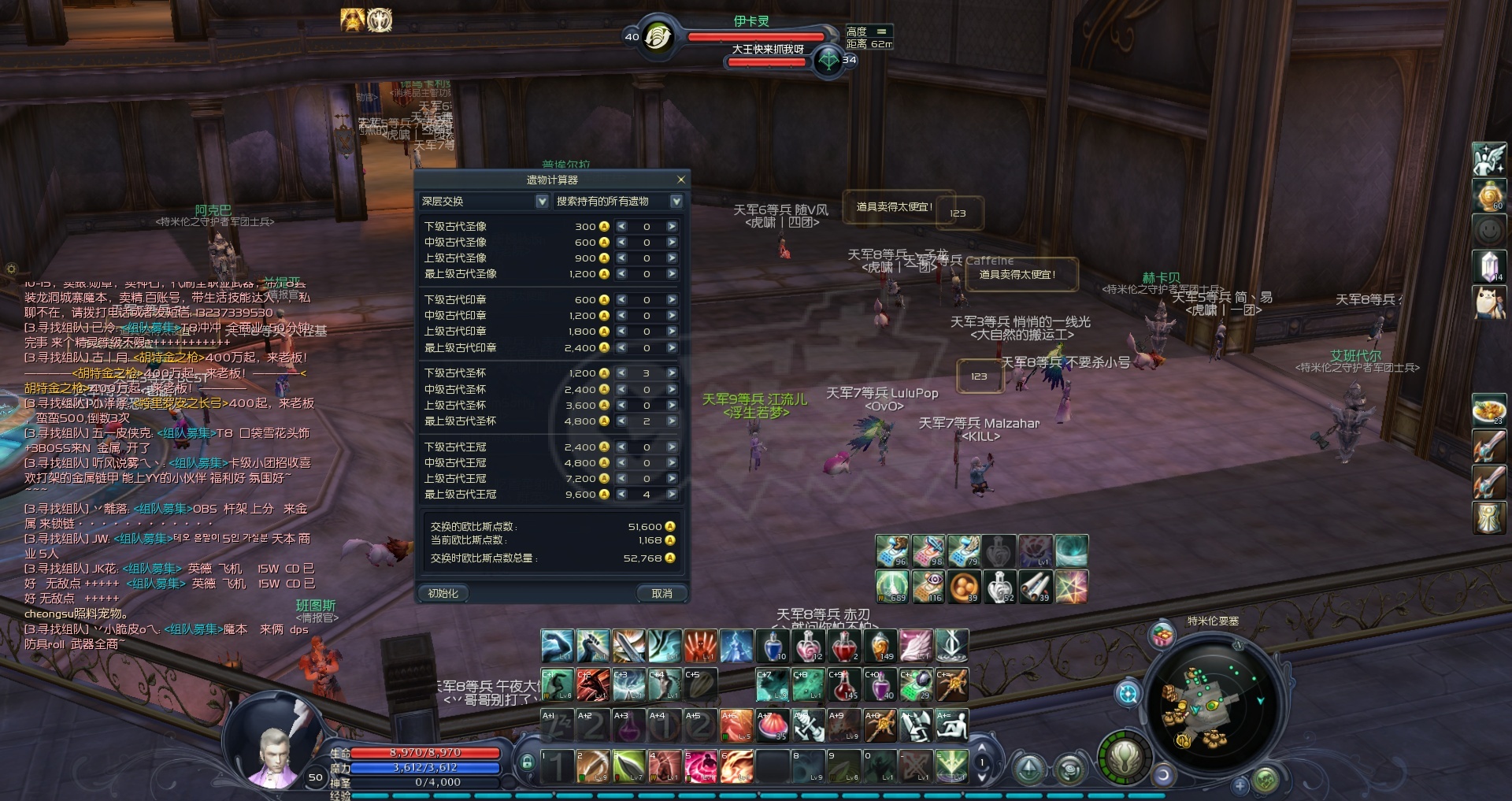Increase the 下级古代圣像 quantity
1512x801 pixels.
(x=672, y=227)
